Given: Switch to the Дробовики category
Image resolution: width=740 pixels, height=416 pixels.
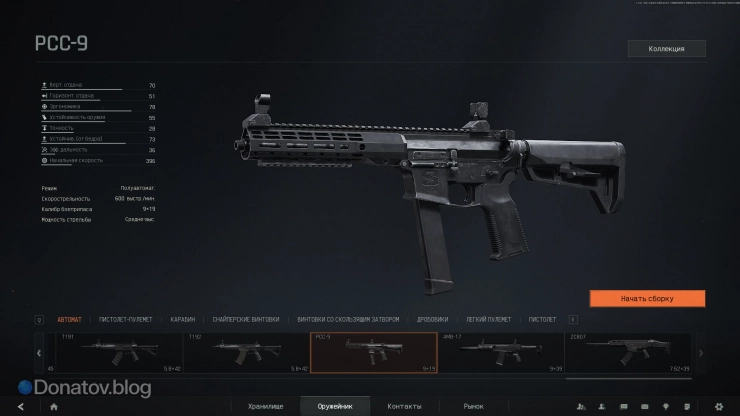Looking at the screenshot, I should click(x=432, y=320).
